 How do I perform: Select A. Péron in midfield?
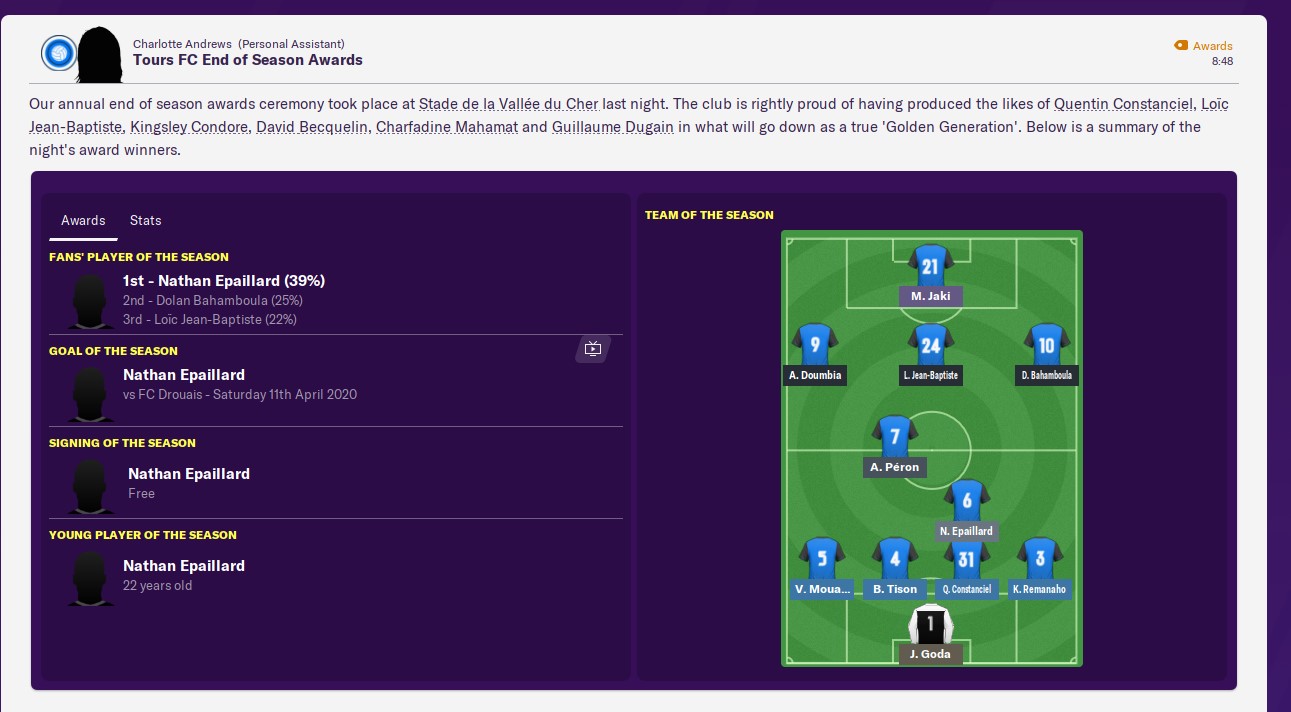[894, 437]
